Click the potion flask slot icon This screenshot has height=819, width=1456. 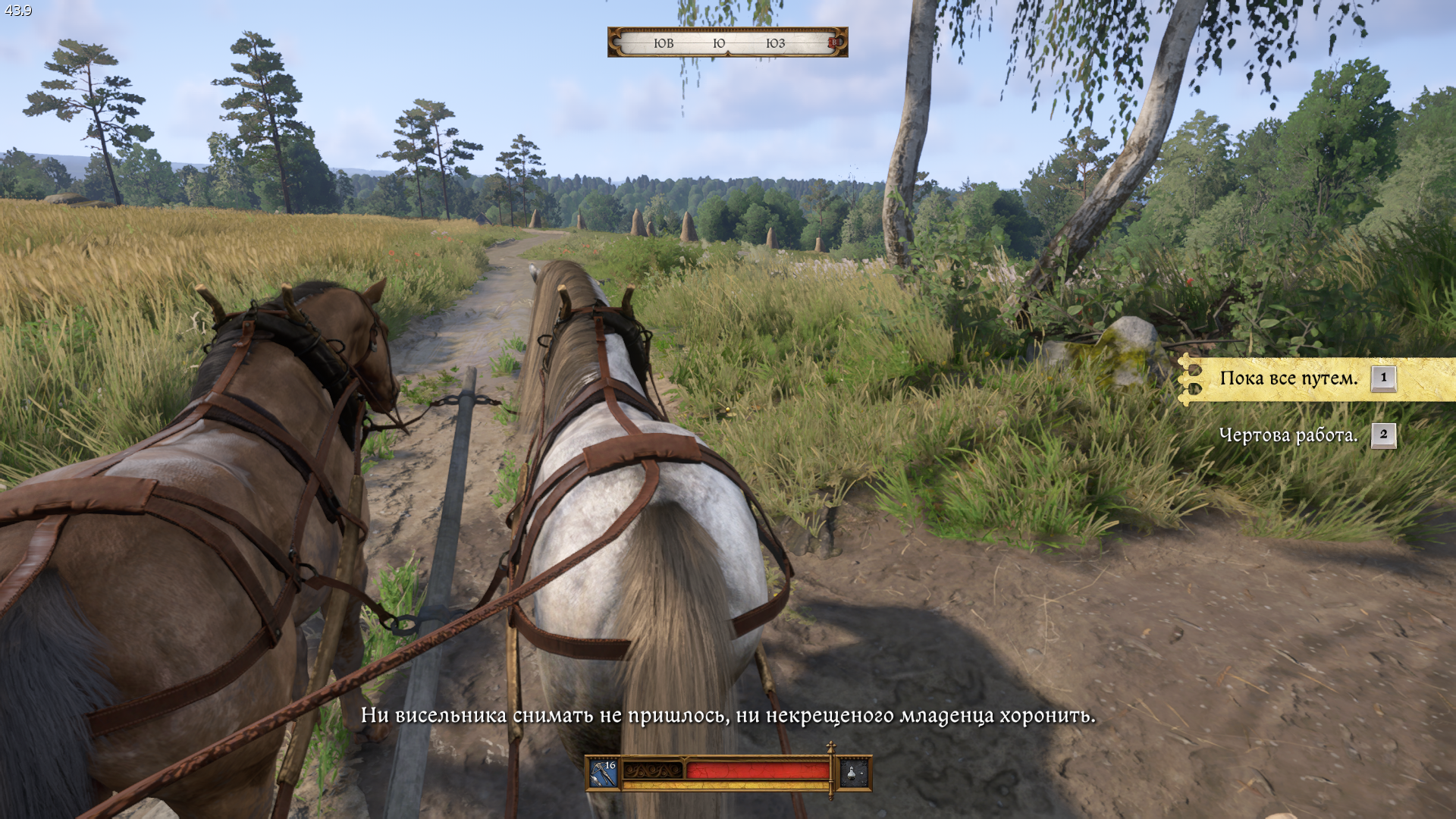pos(853,773)
